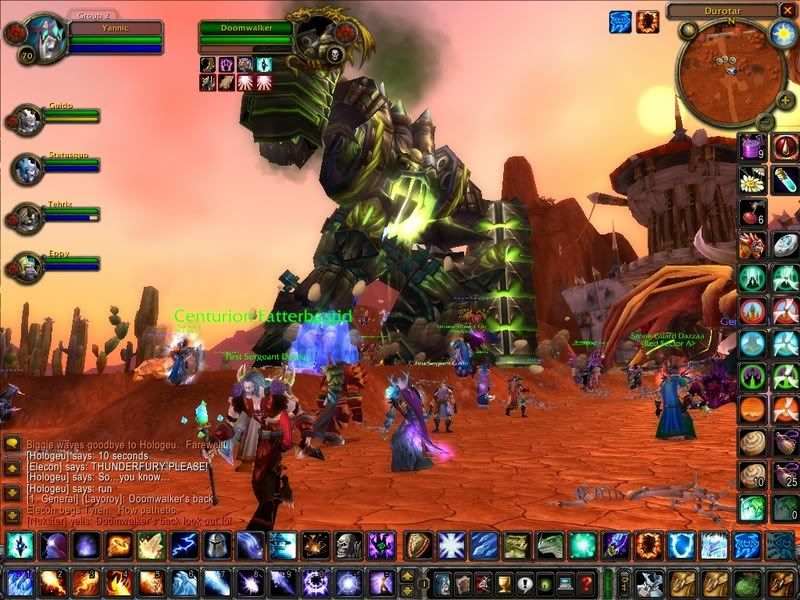Activate the knight helmet ability icon

pyautogui.click(x=216, y=545)
